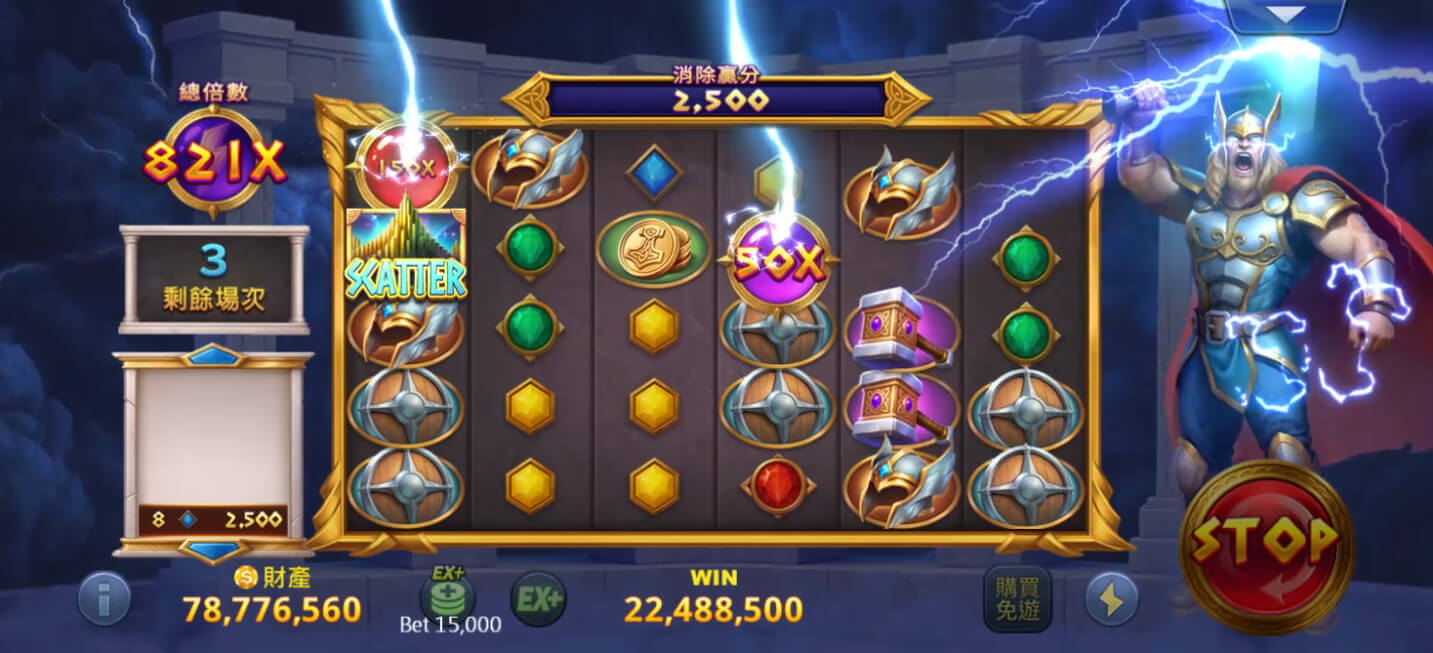1433x653 pixels.
Task: Open the buy free spins option
Action: pyautogui.click(x=1017, y=599)
